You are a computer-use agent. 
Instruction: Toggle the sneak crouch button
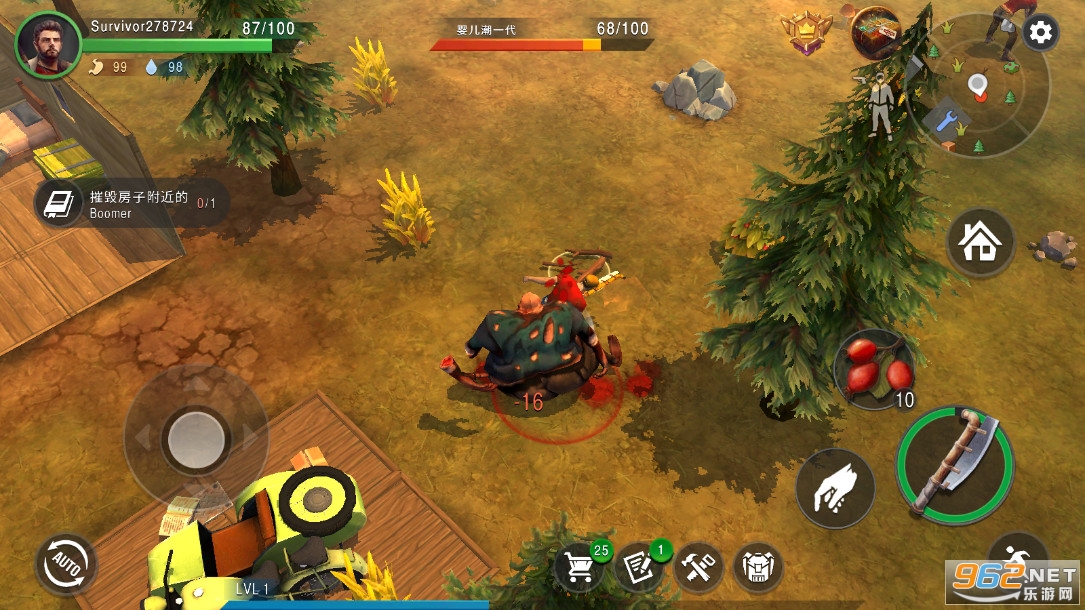(x=1017, y=560)
